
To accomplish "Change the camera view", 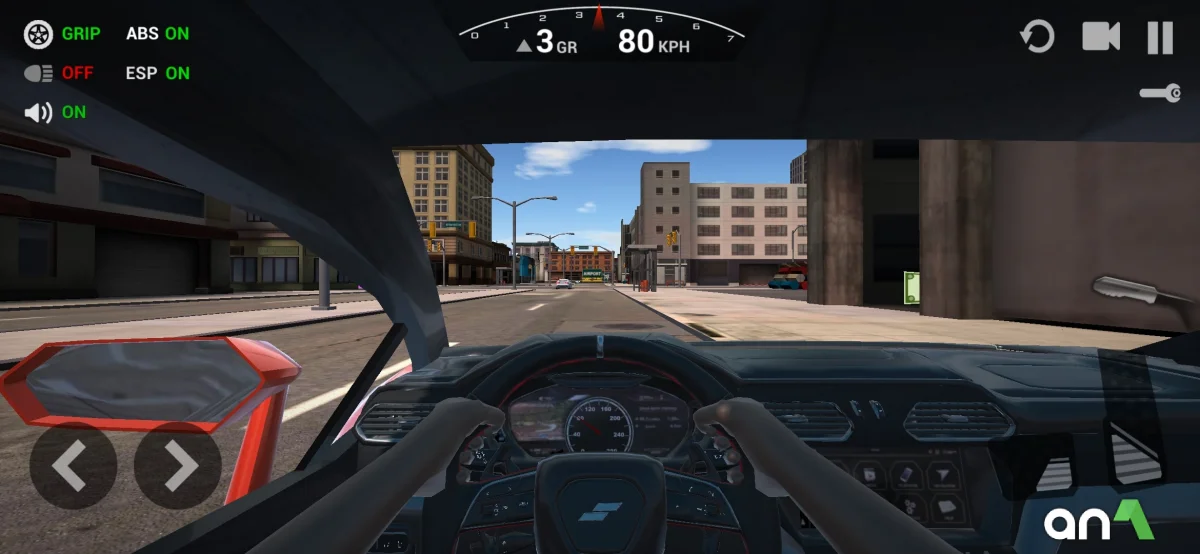I will click(1101, 38).
